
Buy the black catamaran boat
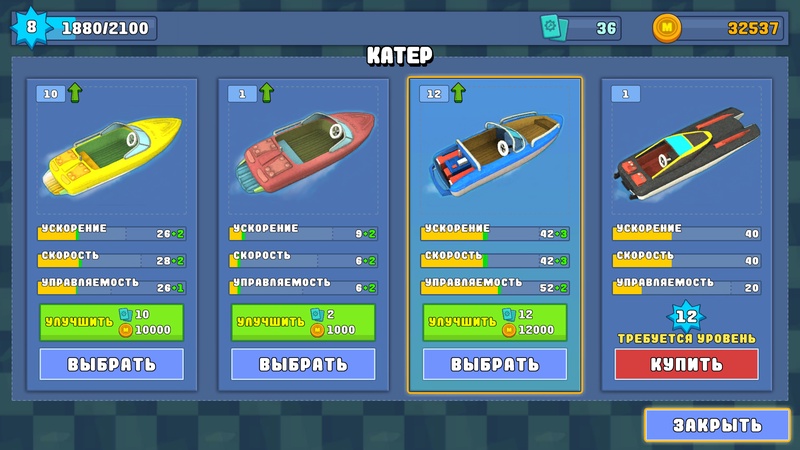point(686,364)
